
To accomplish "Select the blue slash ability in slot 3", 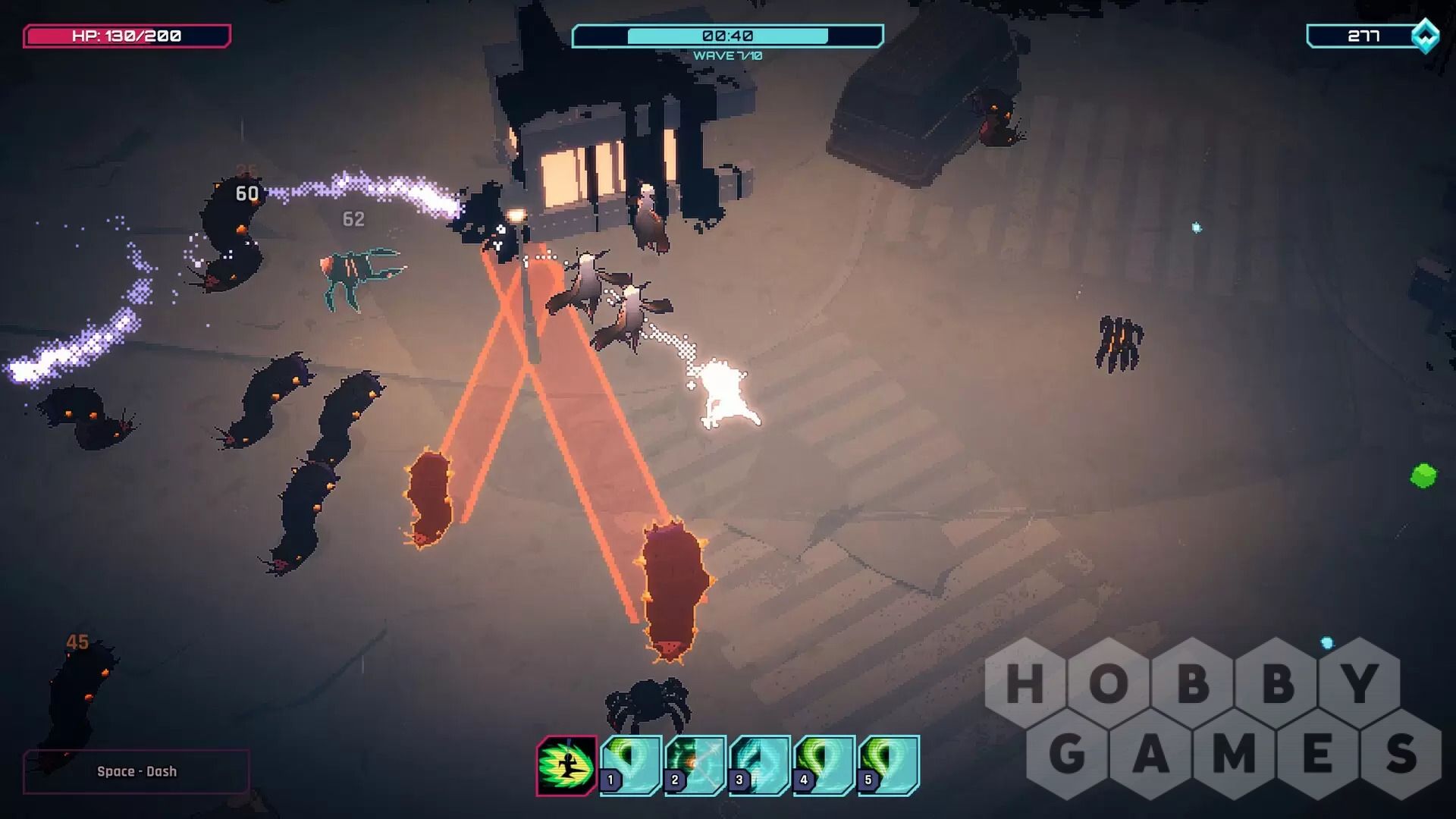I will click(x=760, y=765).
